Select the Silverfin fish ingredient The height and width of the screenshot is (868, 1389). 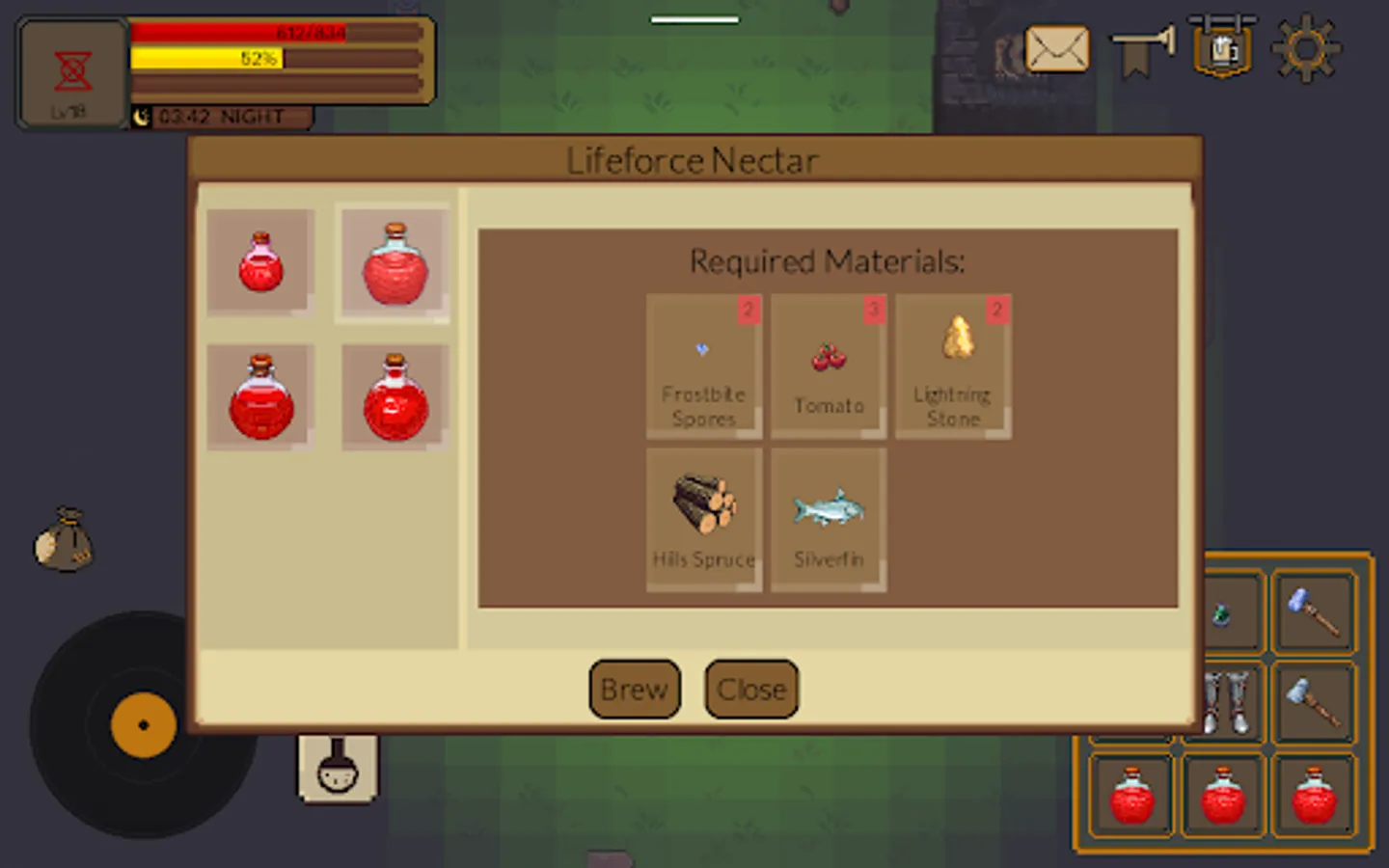[828, 519]
